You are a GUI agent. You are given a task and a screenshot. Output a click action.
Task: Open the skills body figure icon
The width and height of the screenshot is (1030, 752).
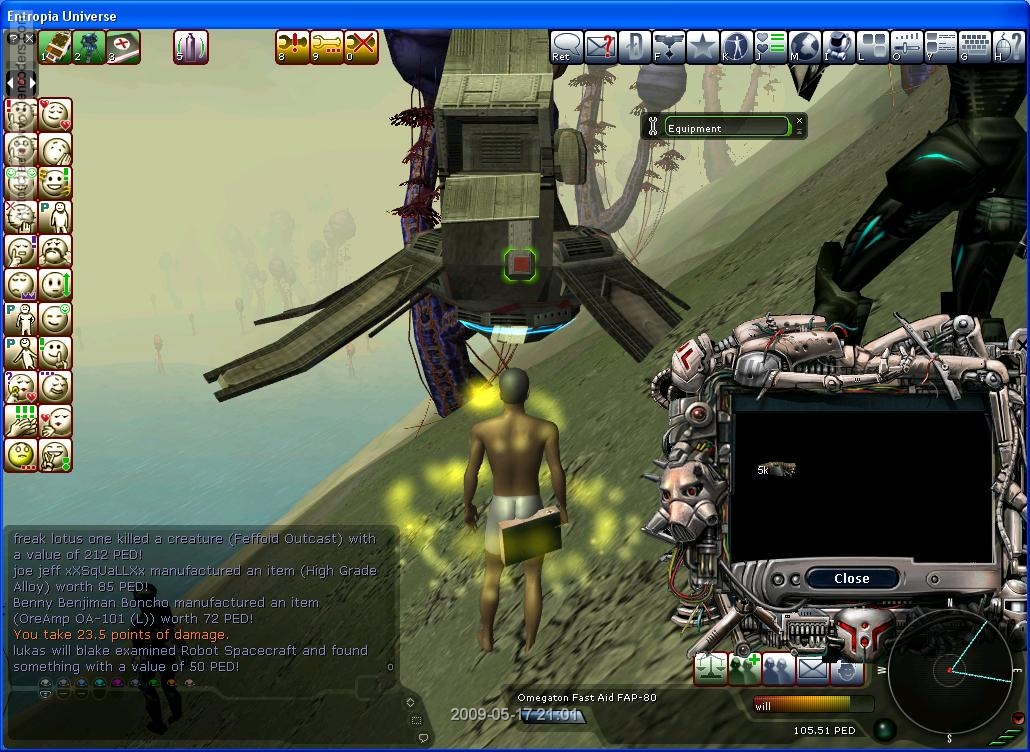(737, 47)
